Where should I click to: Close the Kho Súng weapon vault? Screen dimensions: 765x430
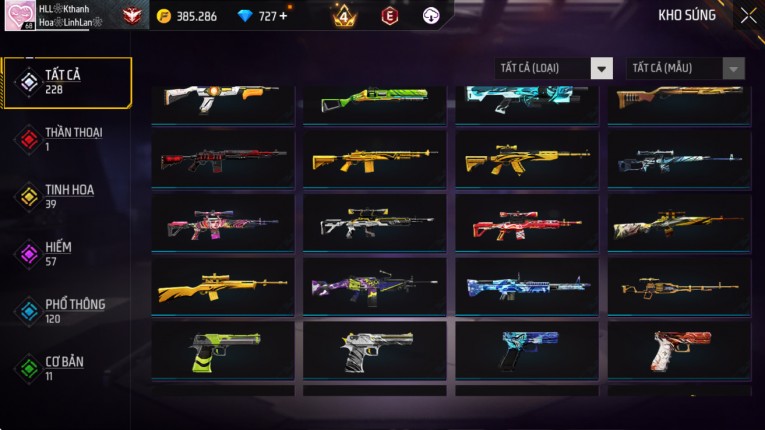coord(748,16)
